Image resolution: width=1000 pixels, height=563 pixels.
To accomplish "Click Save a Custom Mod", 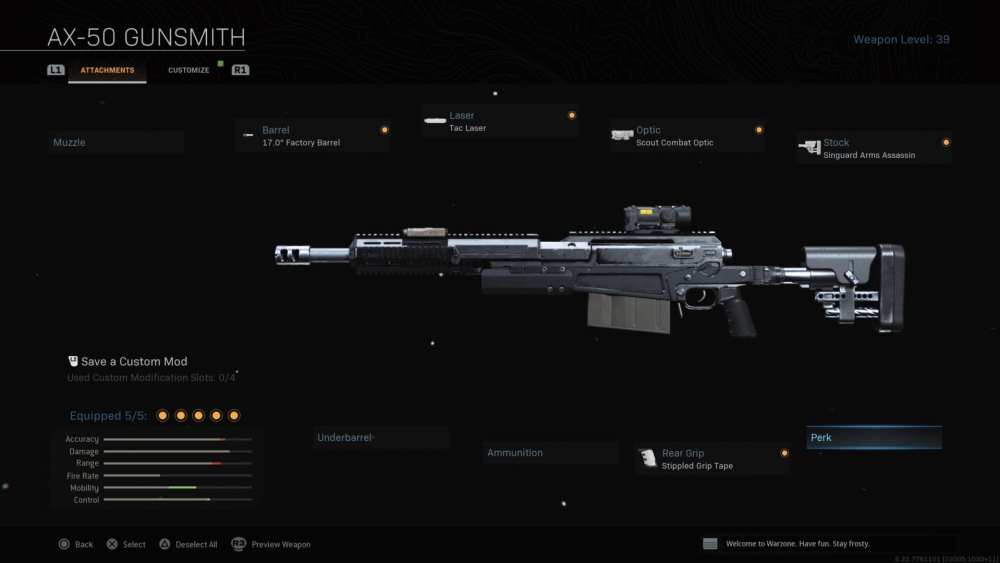I will tap(134, 362).
